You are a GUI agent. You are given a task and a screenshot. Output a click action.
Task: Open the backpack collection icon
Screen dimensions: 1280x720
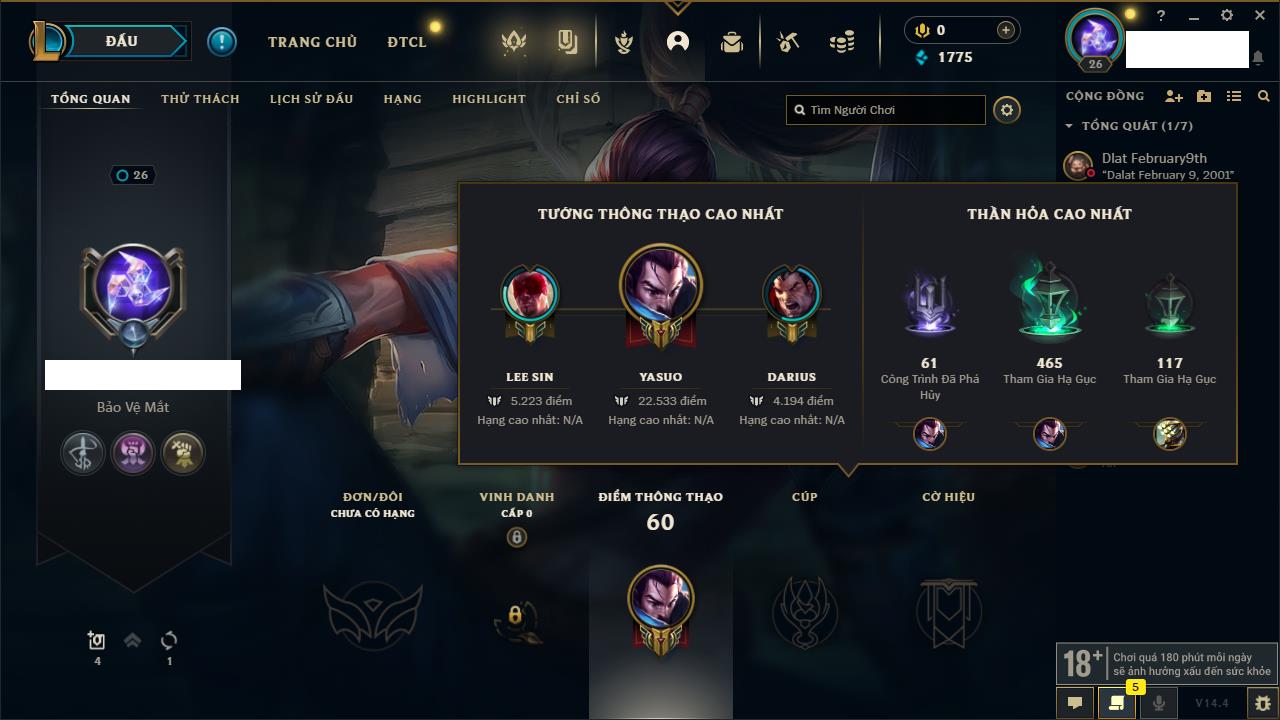(732, 42)
